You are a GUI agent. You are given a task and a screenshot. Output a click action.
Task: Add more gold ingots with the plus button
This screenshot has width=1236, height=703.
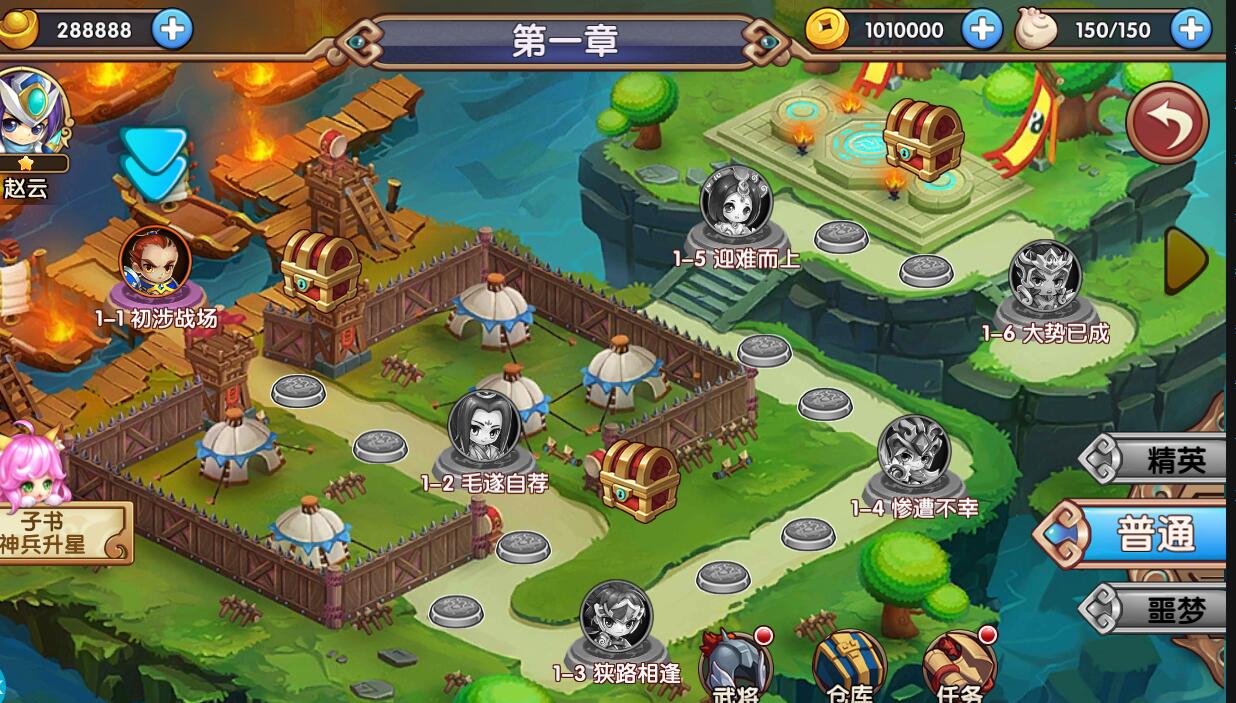pyautogui.click(x=172, y=30)
